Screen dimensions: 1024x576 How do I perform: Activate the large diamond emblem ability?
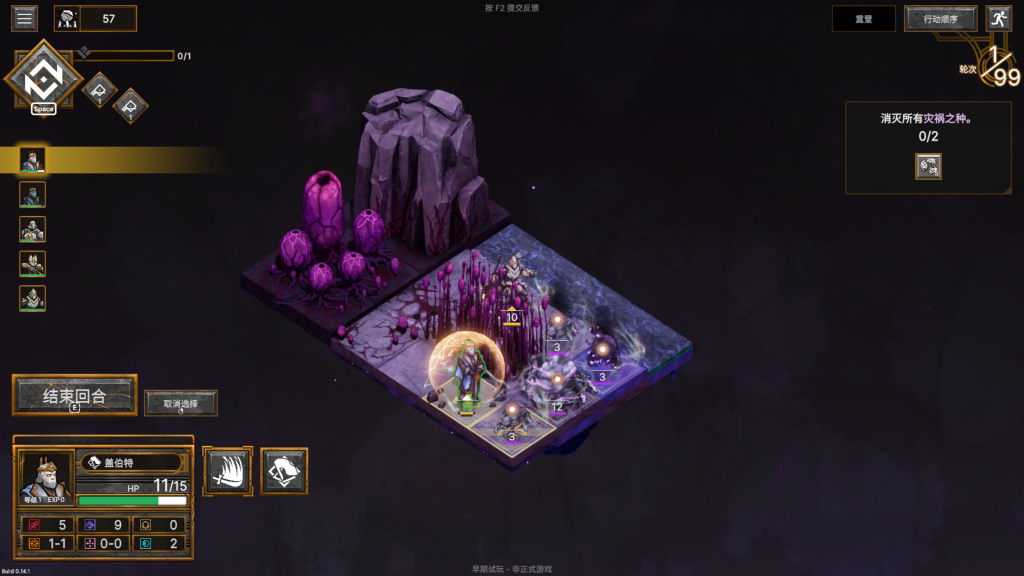43,77
